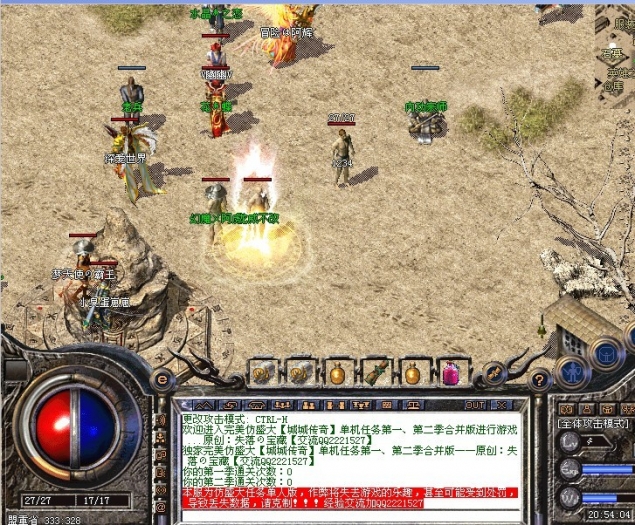Select the all-attack mode label
The height and width of the screenshot is (525, 635).
coord(592,423)
